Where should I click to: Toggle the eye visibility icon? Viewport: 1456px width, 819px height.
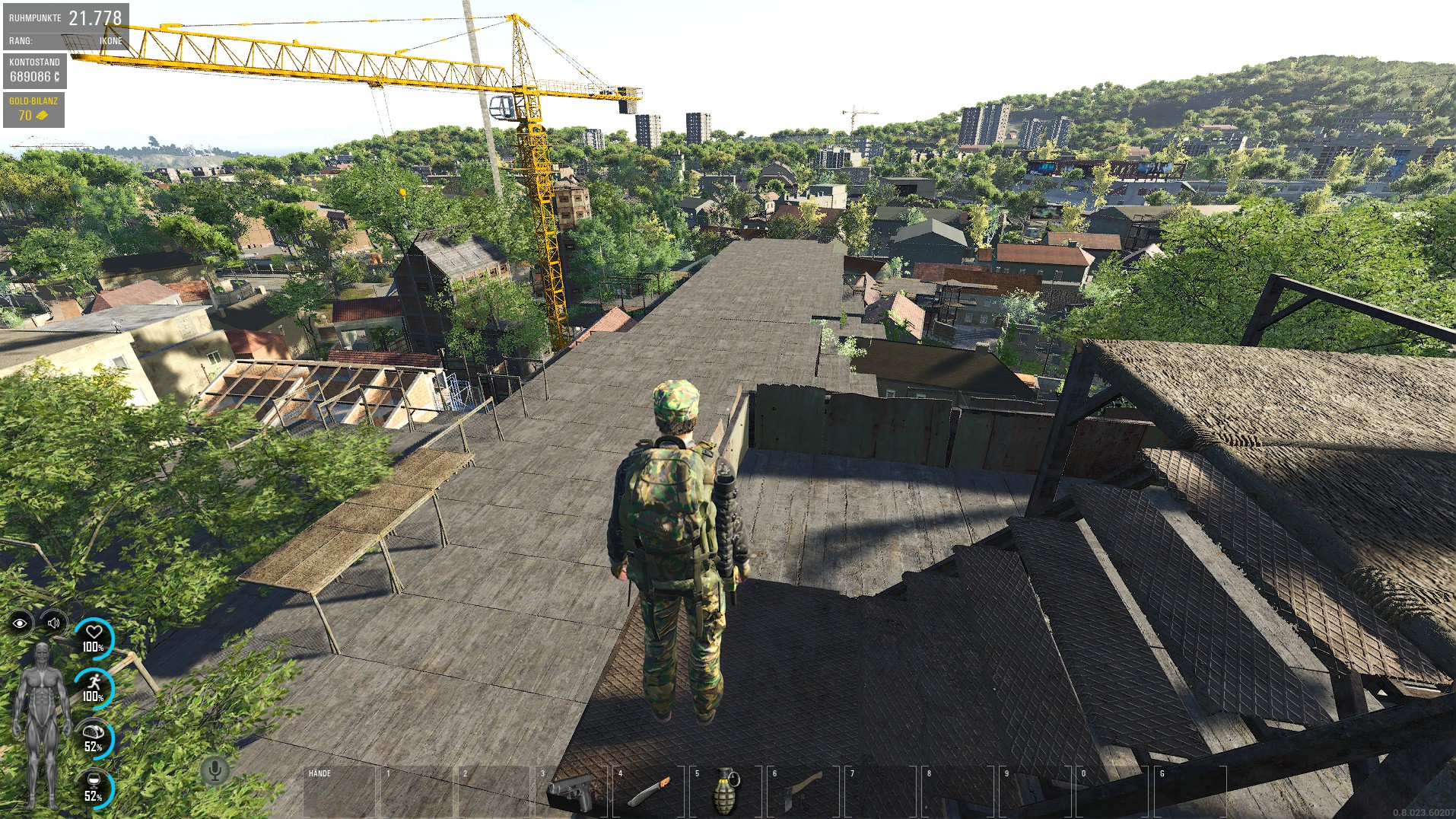21,623
